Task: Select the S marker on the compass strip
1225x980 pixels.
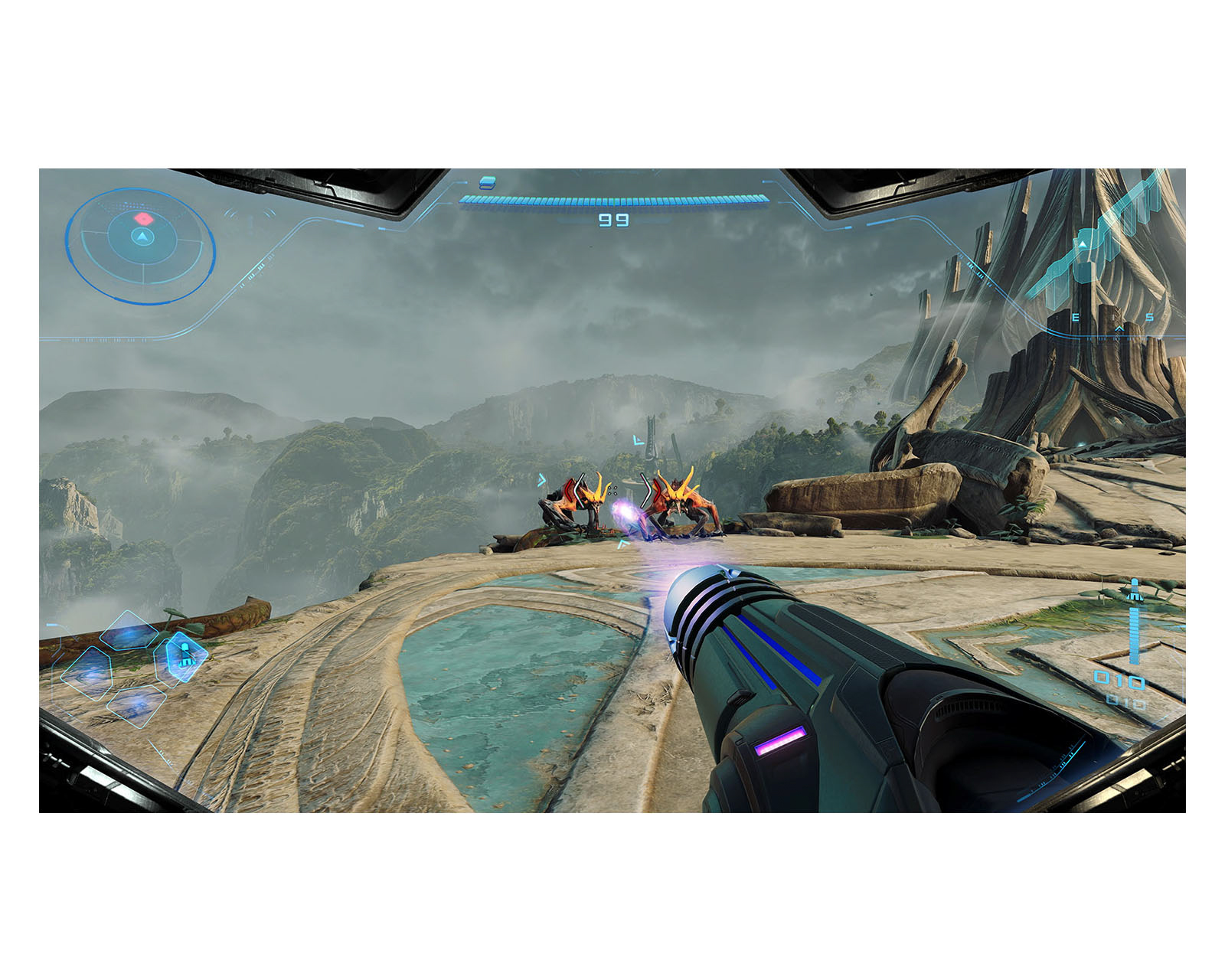Action: (1150, 317)
